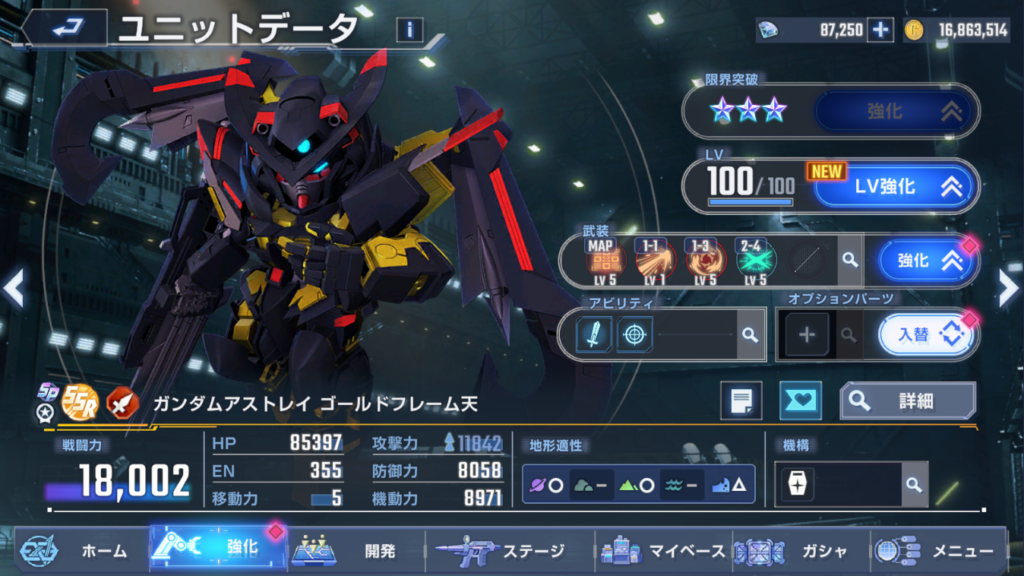This screenshot has width=1024, height=576.
Task: Switch to the next unit with right arrow
Action: (x=1008, y=289)
